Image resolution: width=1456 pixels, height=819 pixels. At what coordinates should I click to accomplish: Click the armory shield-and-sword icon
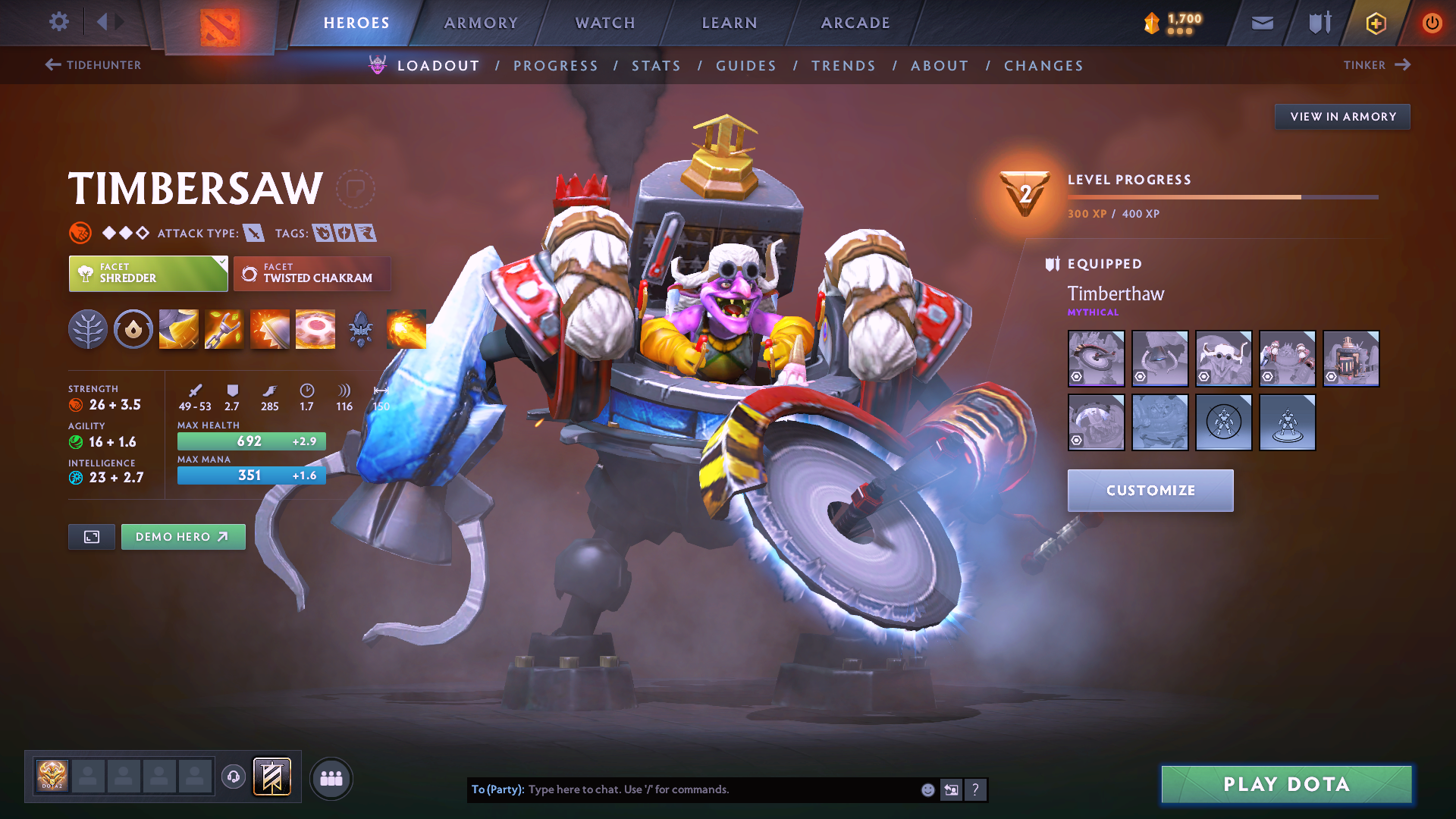[1318, 23]
